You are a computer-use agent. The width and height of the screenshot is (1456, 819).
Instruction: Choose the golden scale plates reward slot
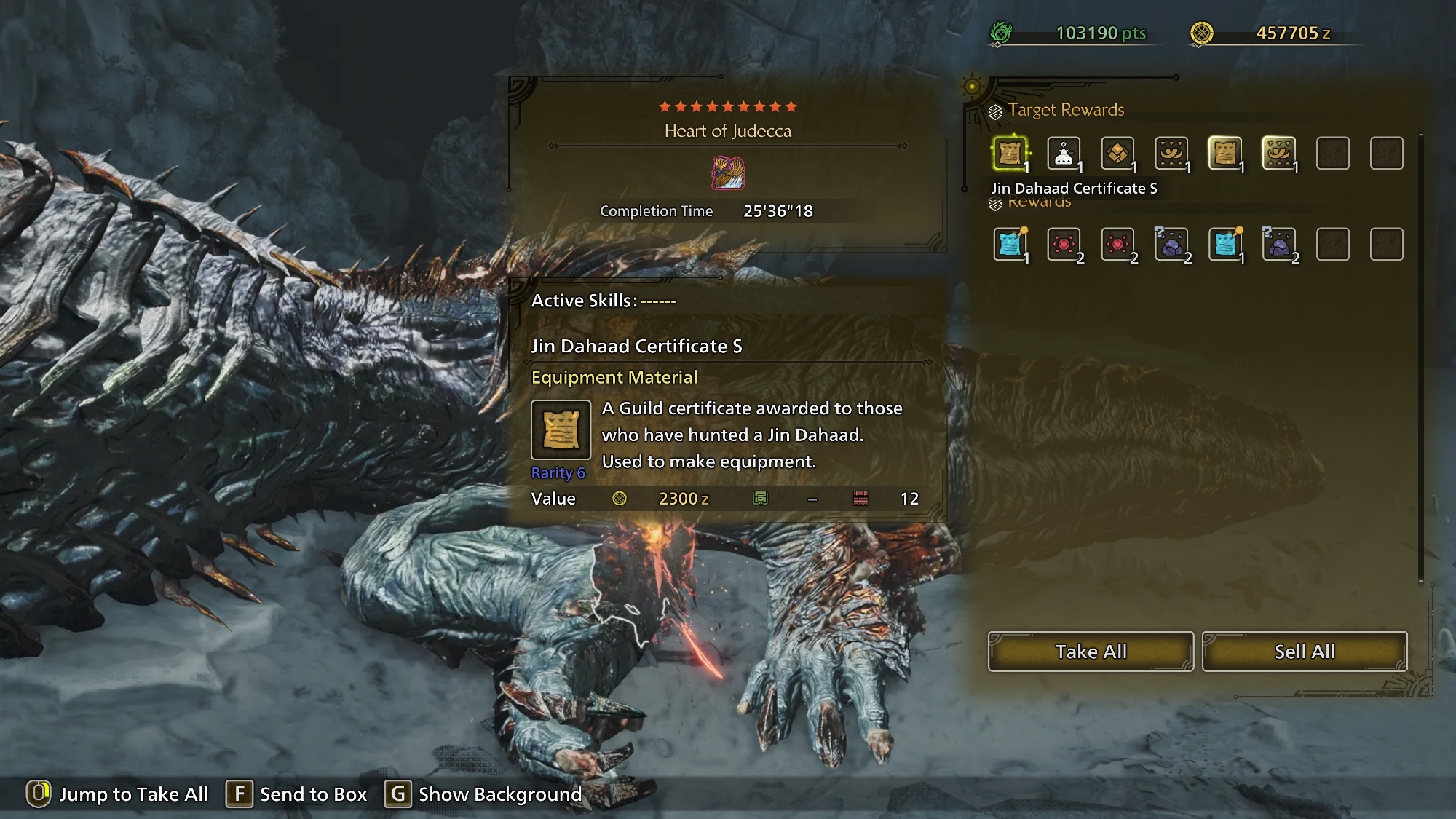(1117, 154)
